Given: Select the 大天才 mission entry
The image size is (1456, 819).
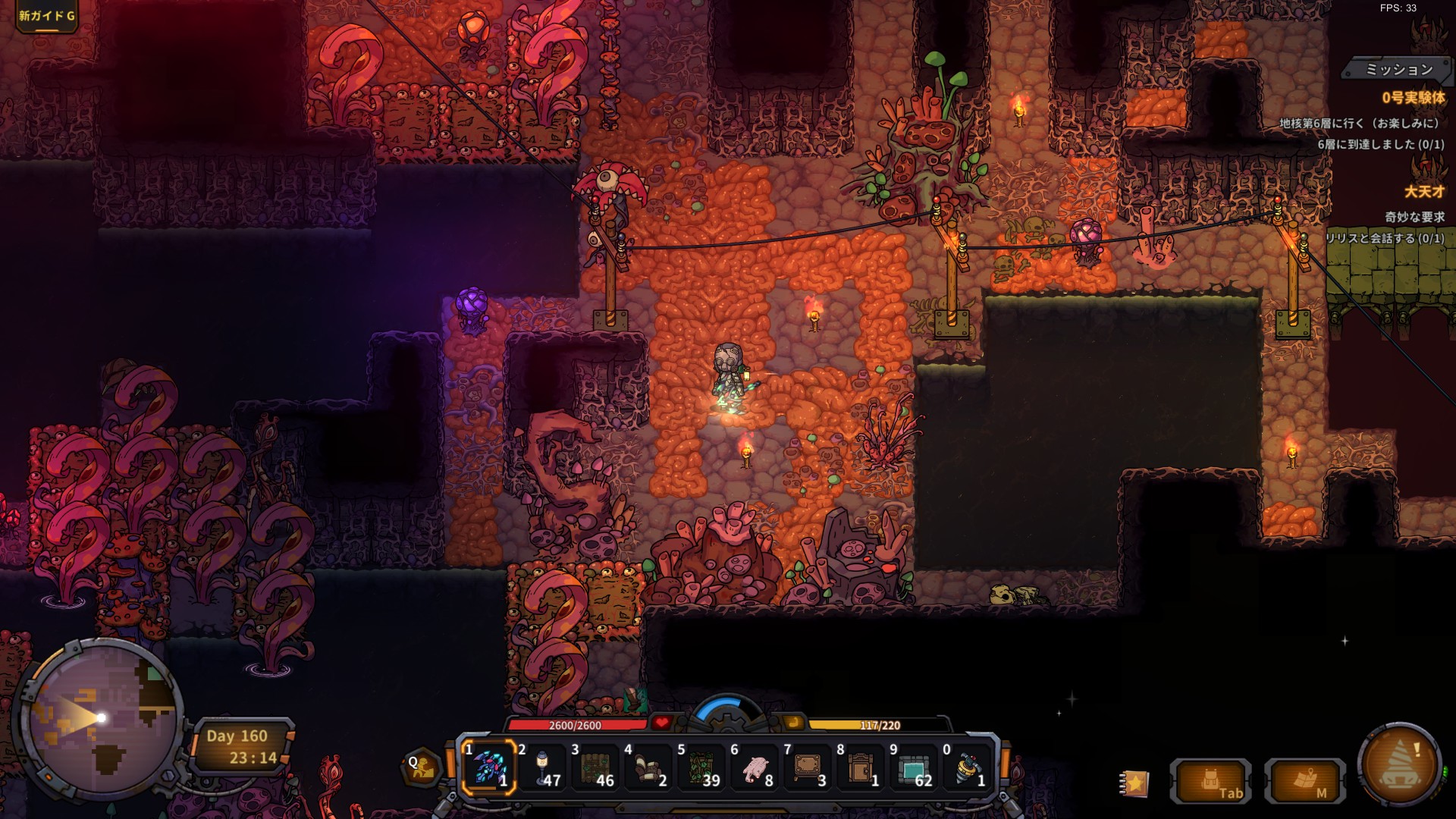Looking at the screenshot, I should [x=1423, y=192].
